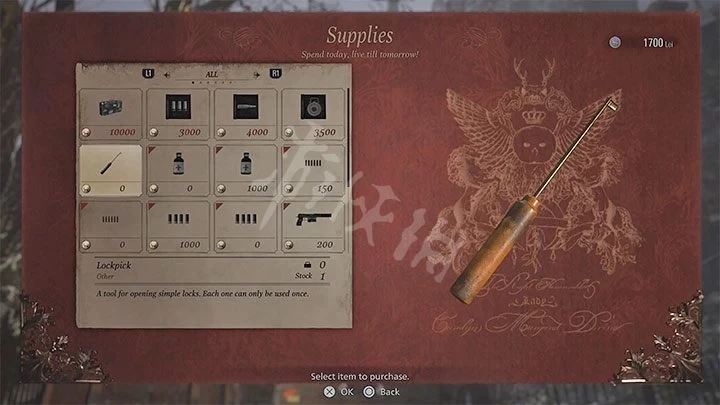Select the bullet item priced 4000 Lei

[x=246, y=114]
